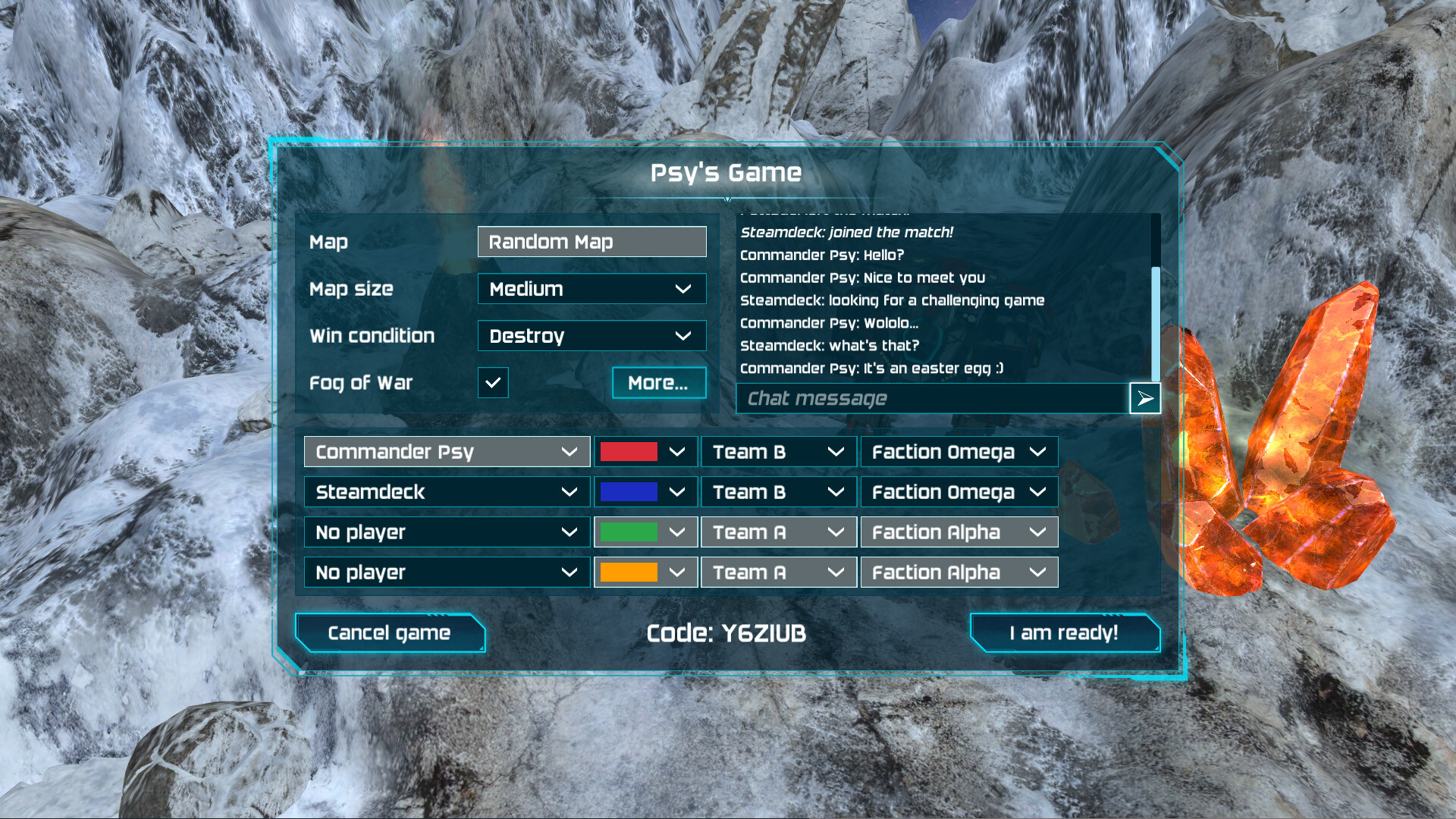Viewport: 1456px width, 819px height.
Task: Click inside the Chat message field
Action: tap(910, 398)
